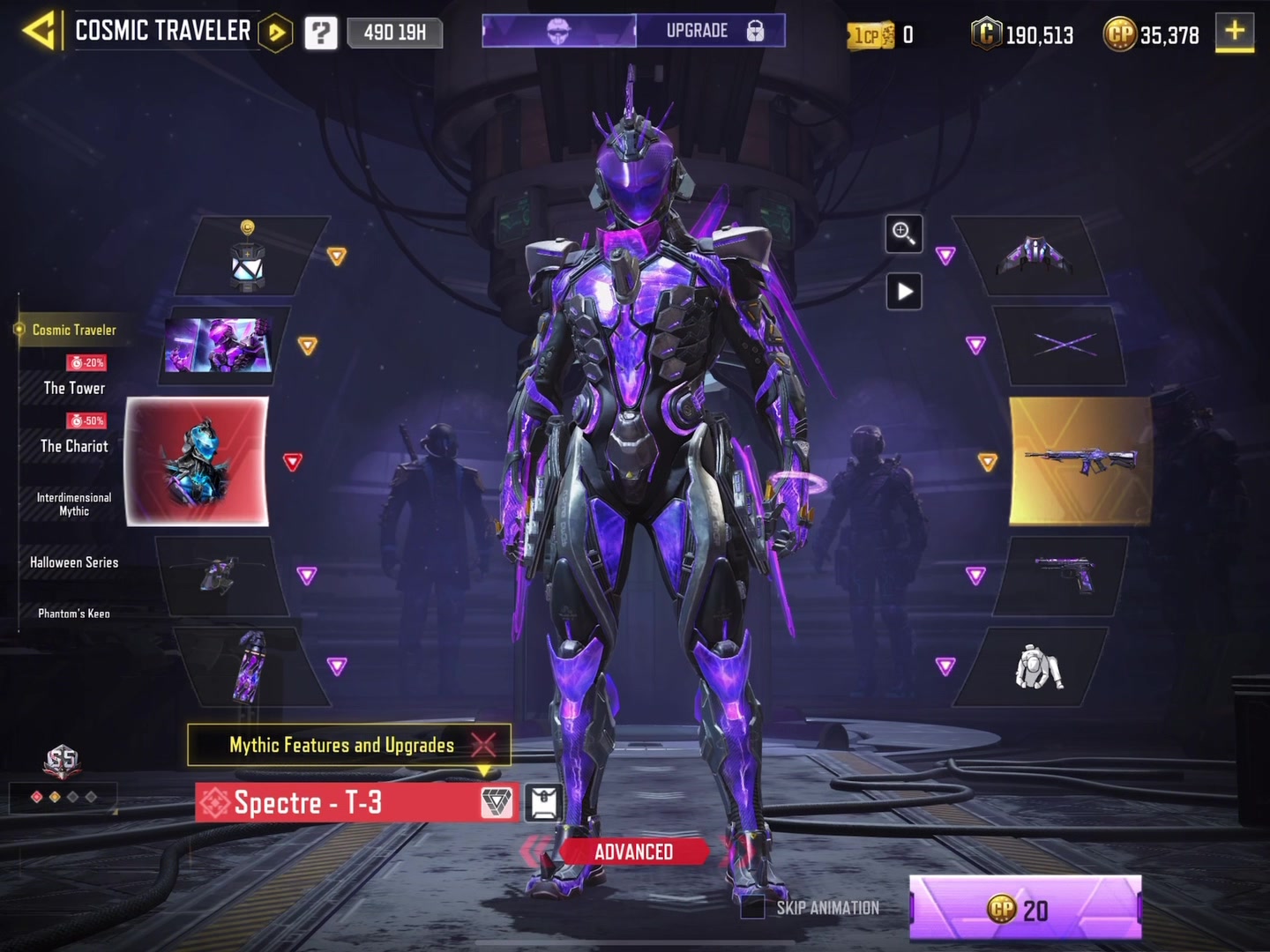This screenshot has height=952, width=1270.
Task: Select The Tower draw from the list
Action: (74, 388)
